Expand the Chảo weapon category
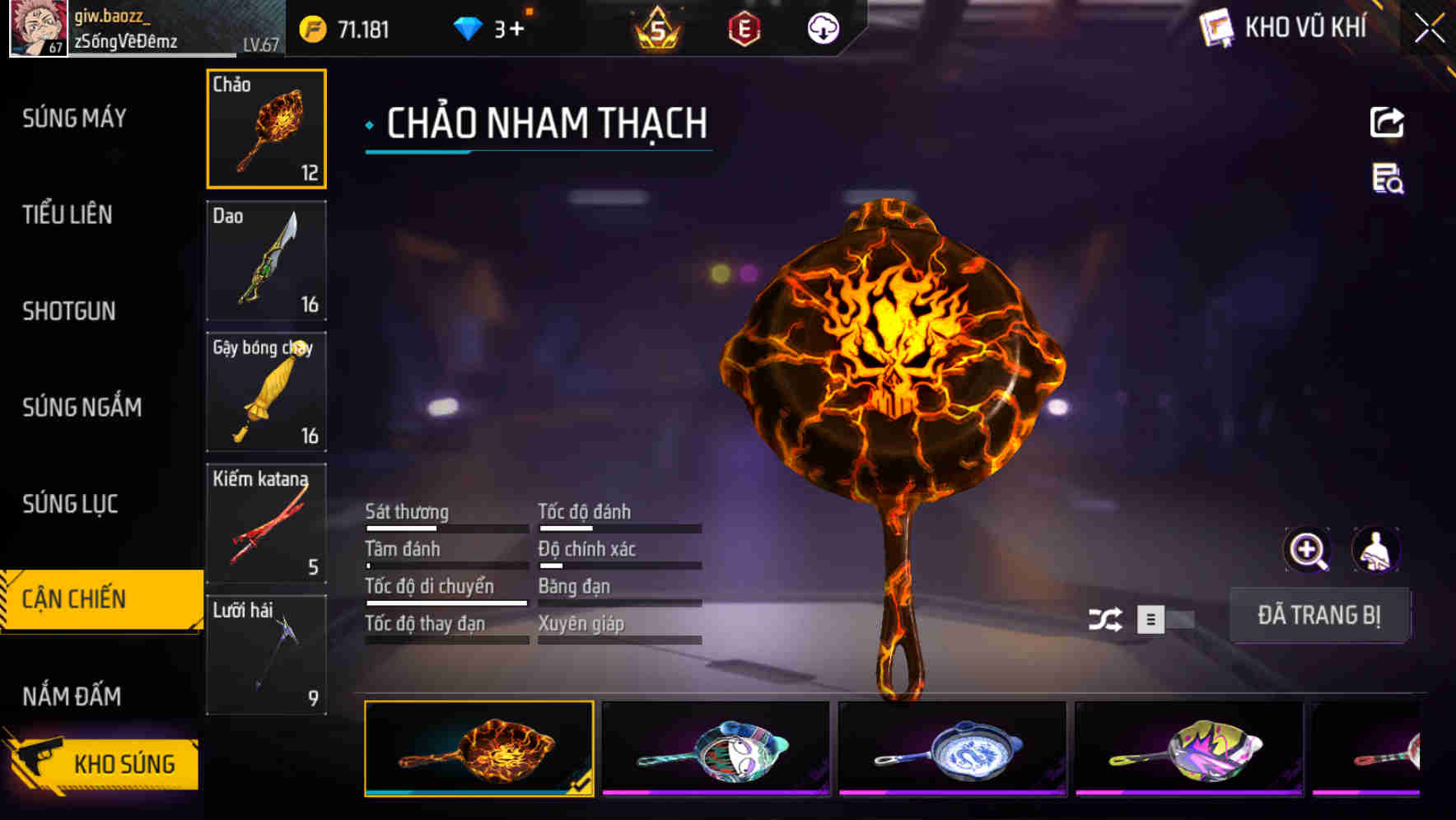The width and height of the screenshot is (1456, 820). (x=266, y=129)
